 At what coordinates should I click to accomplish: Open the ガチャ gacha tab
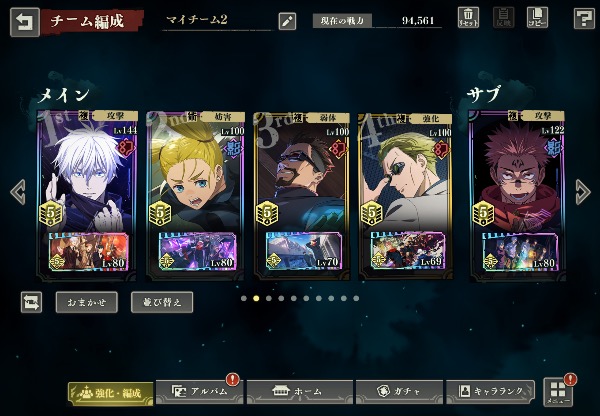point(394,393)
